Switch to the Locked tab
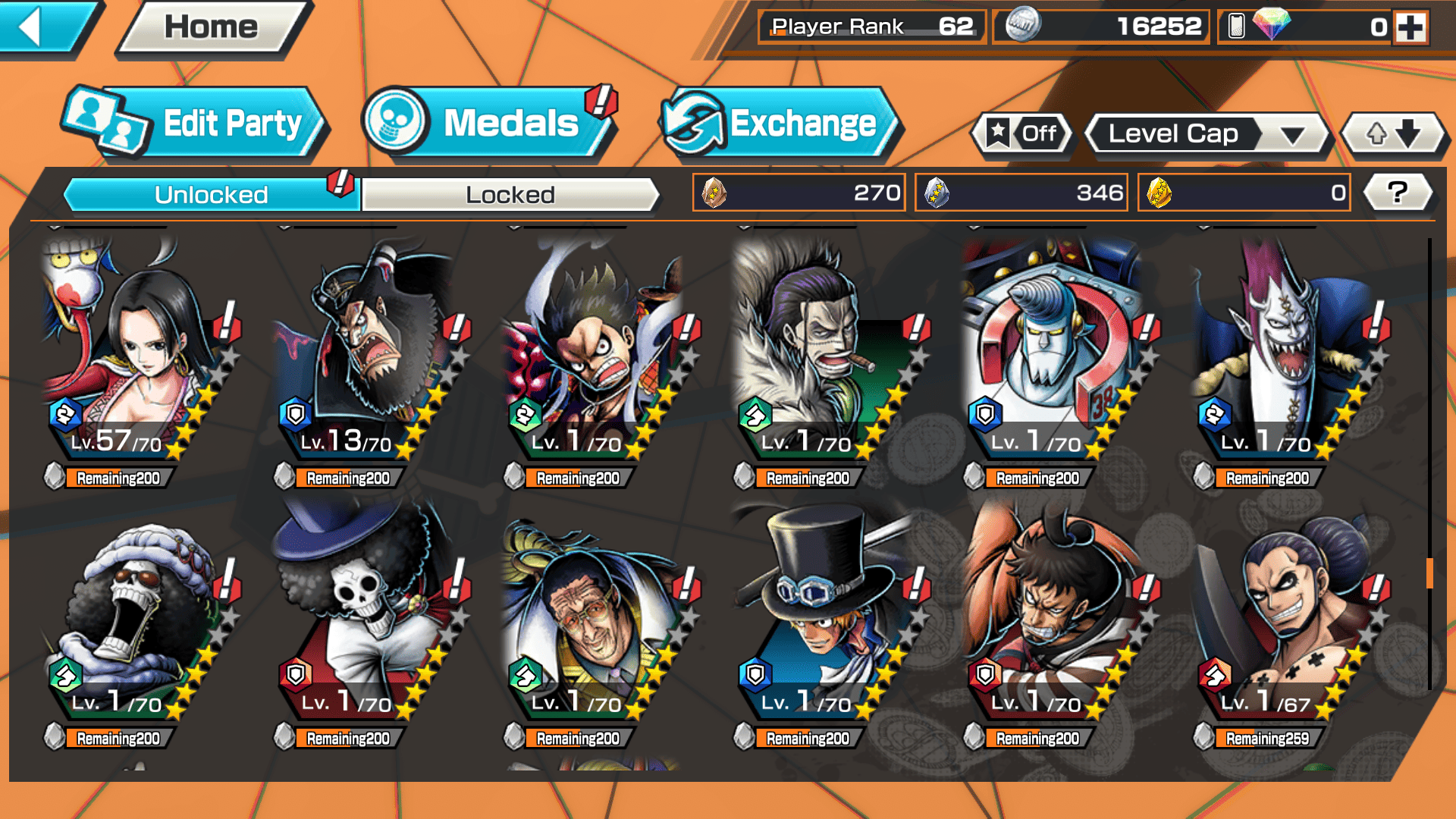1456x819 pixels. [510, 195]
